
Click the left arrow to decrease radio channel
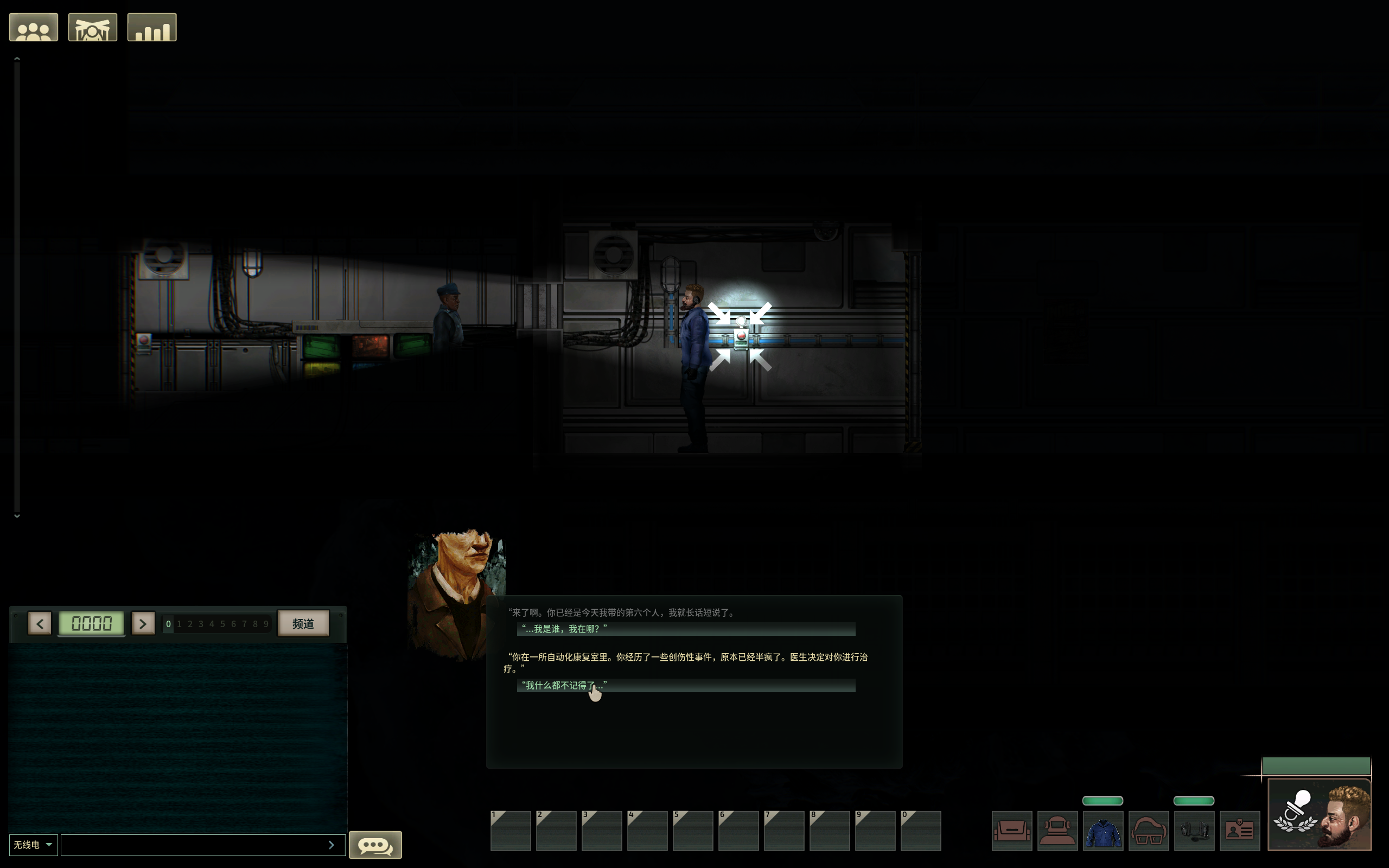(39, 623)
